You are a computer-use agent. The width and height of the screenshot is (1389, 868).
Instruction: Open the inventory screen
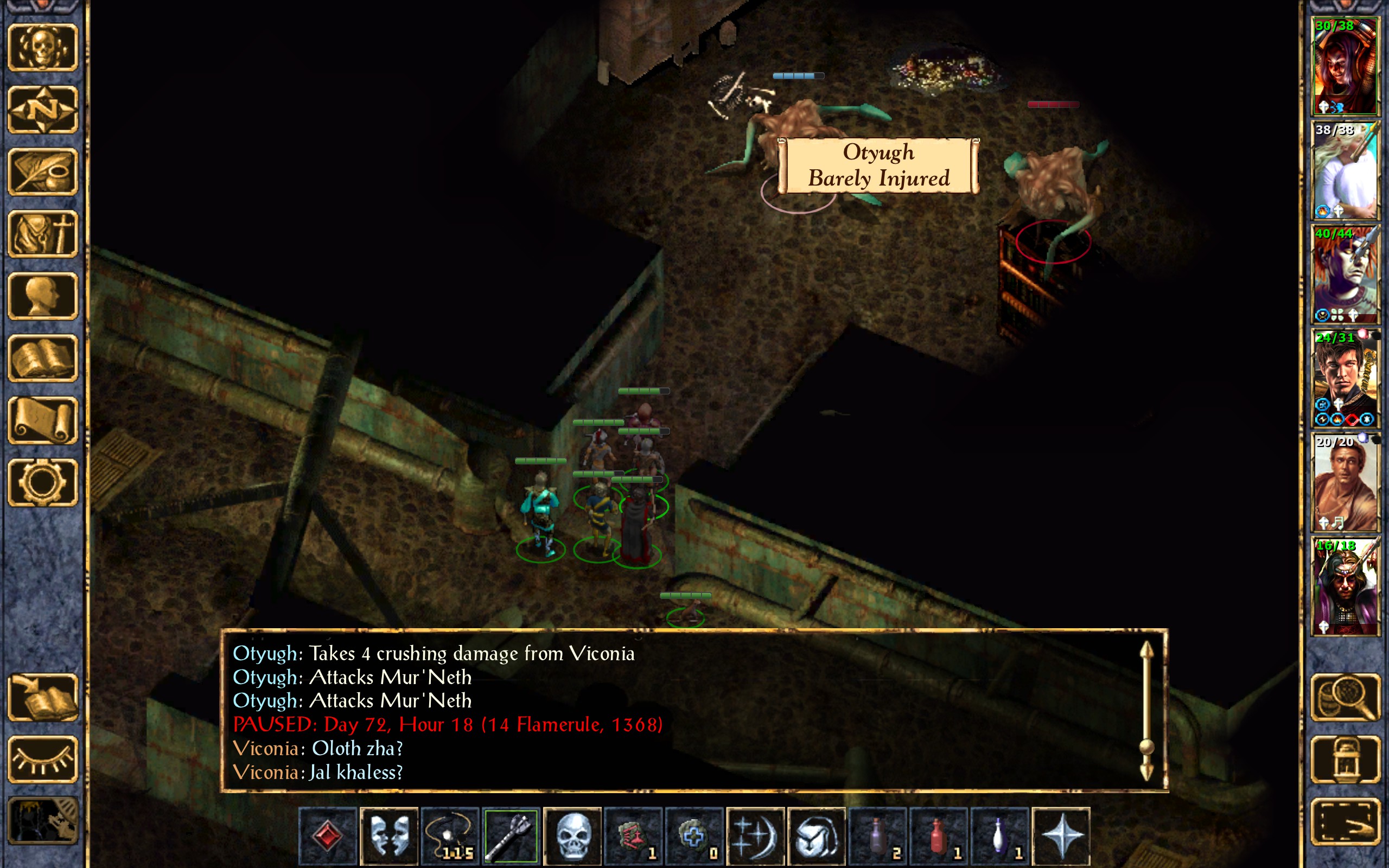pos(42,234)
